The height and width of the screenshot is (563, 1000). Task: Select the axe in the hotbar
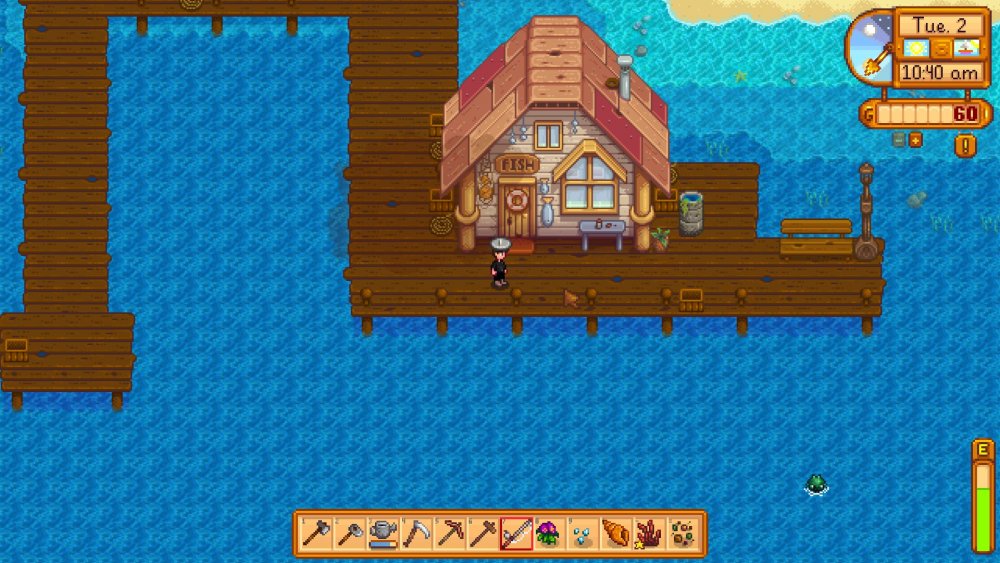point(314,534)
